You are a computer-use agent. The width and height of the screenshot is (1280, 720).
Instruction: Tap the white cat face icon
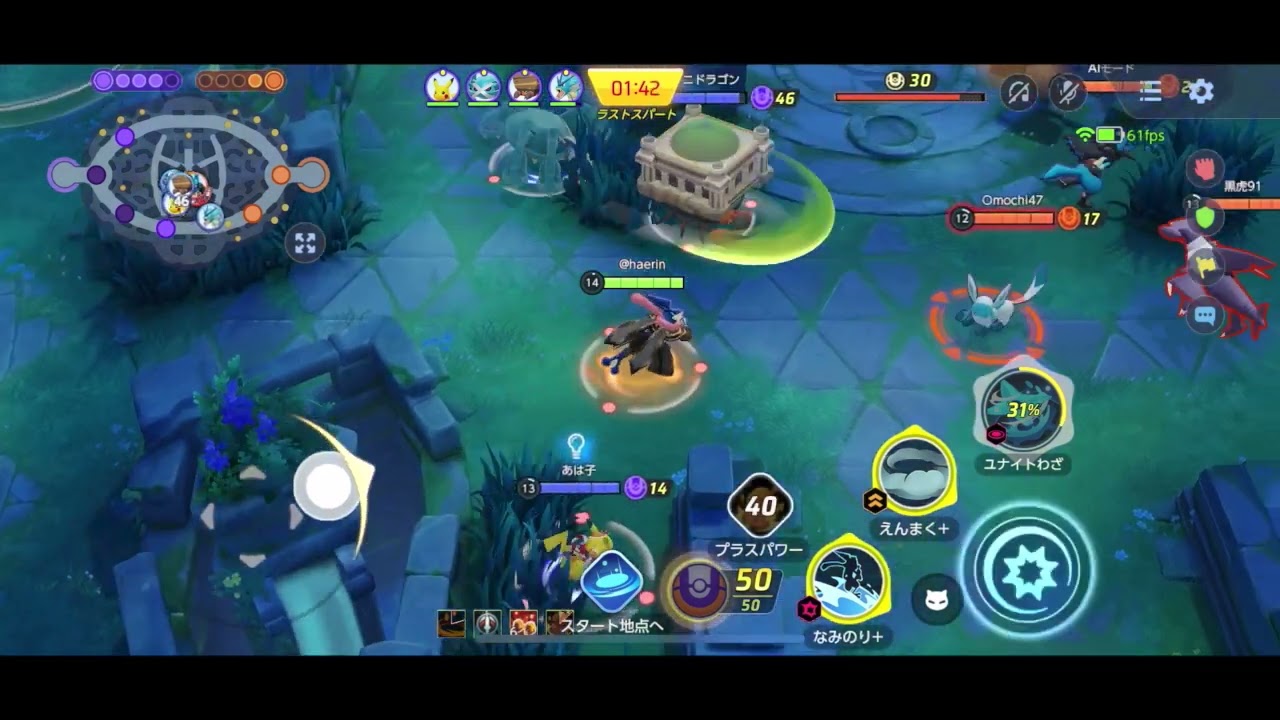click(x=937, y=600)
